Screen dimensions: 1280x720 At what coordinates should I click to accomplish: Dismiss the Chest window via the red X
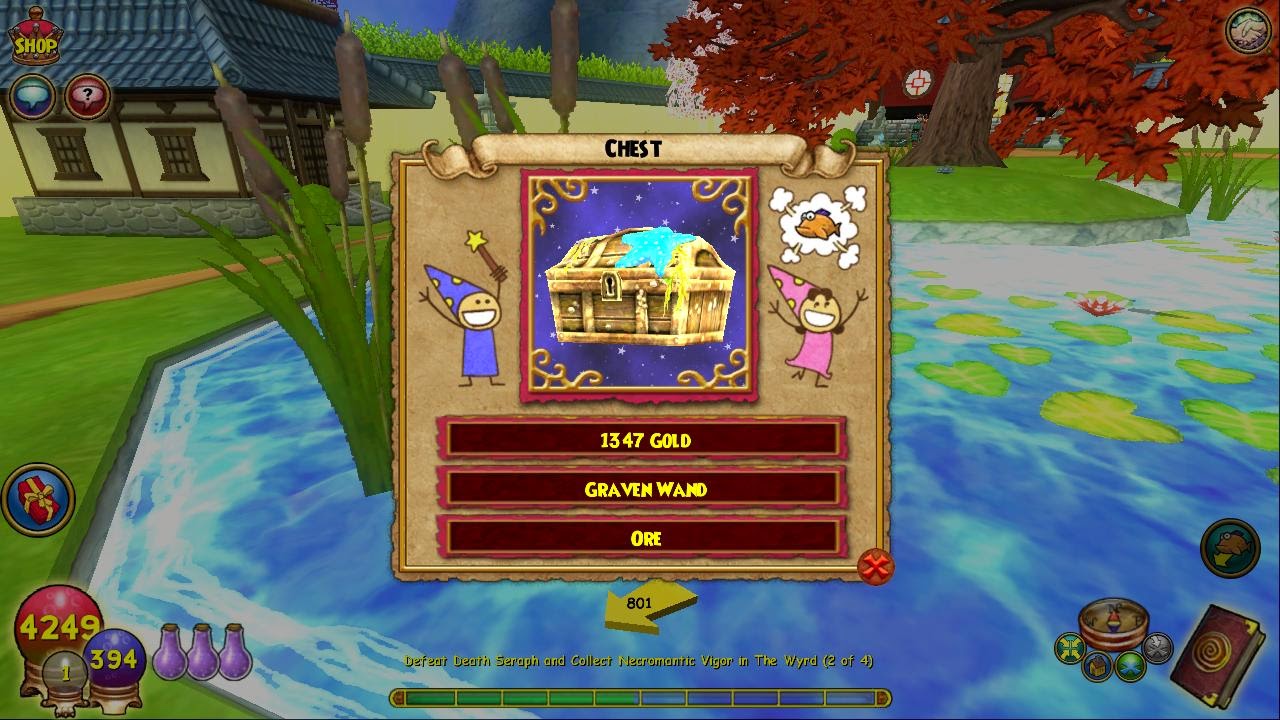(875, 567)
